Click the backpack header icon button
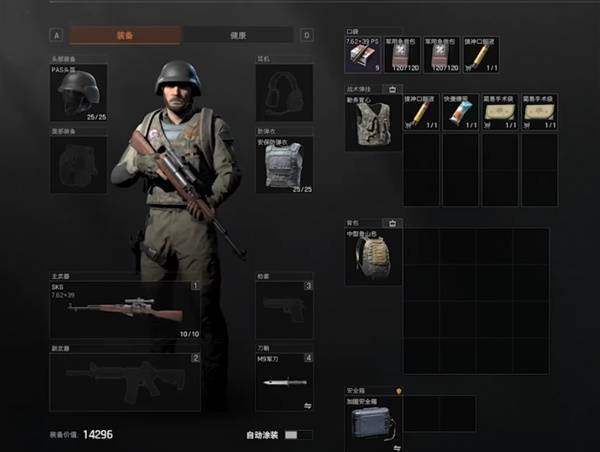 (394, 223)
